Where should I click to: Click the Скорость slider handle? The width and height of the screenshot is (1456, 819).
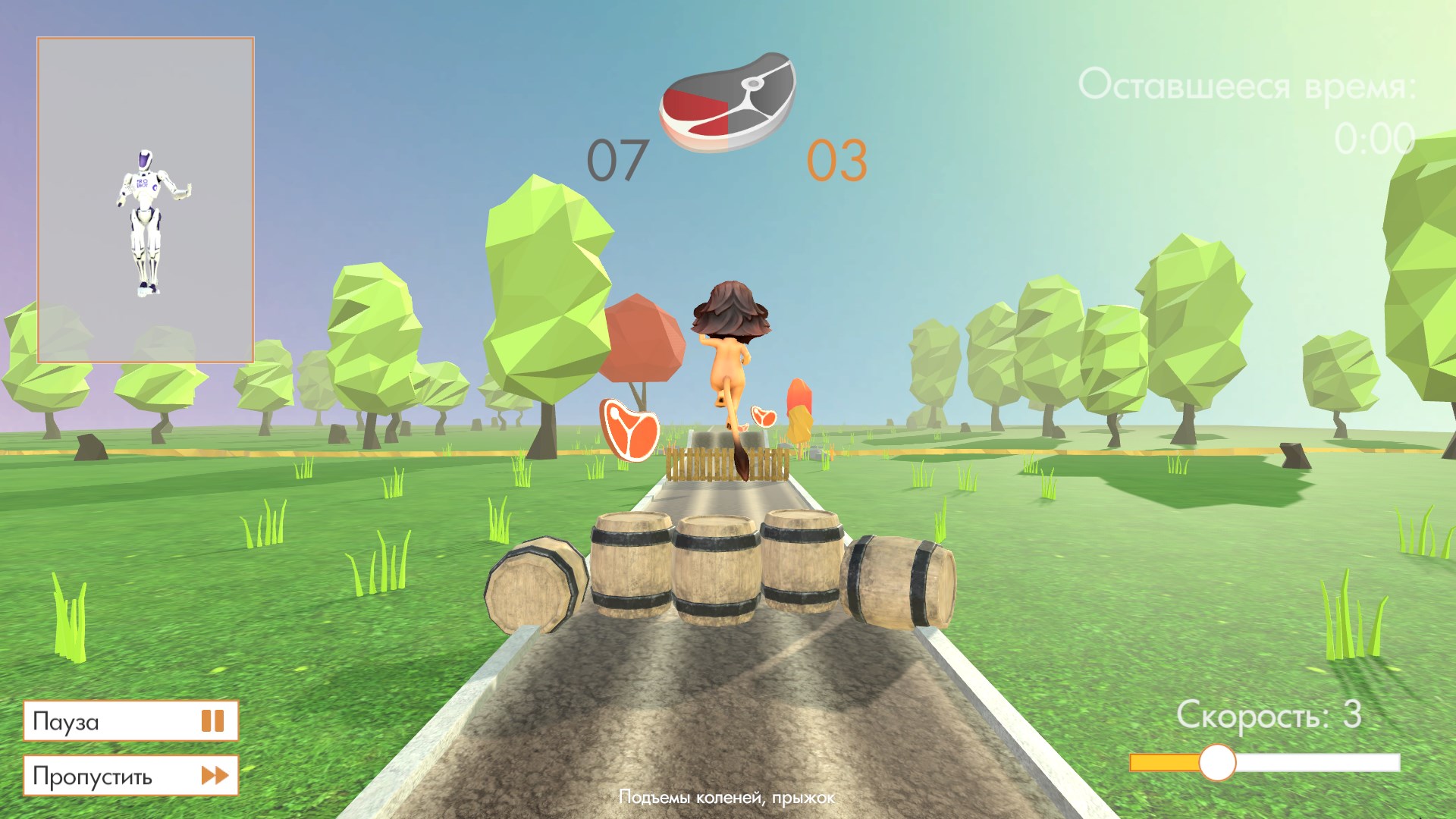1217,762
